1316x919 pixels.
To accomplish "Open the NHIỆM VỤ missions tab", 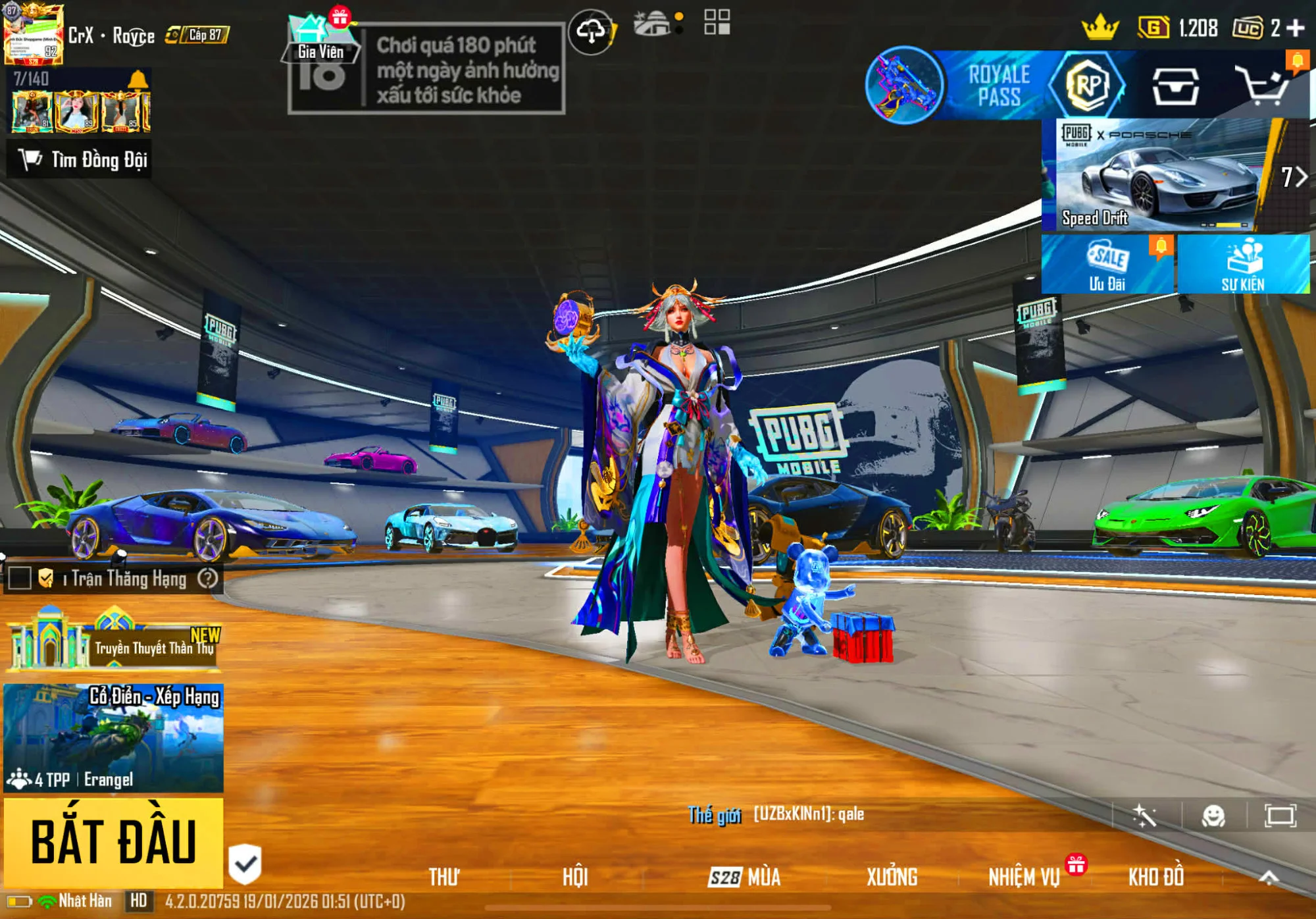I will (x=1024, y=877).
